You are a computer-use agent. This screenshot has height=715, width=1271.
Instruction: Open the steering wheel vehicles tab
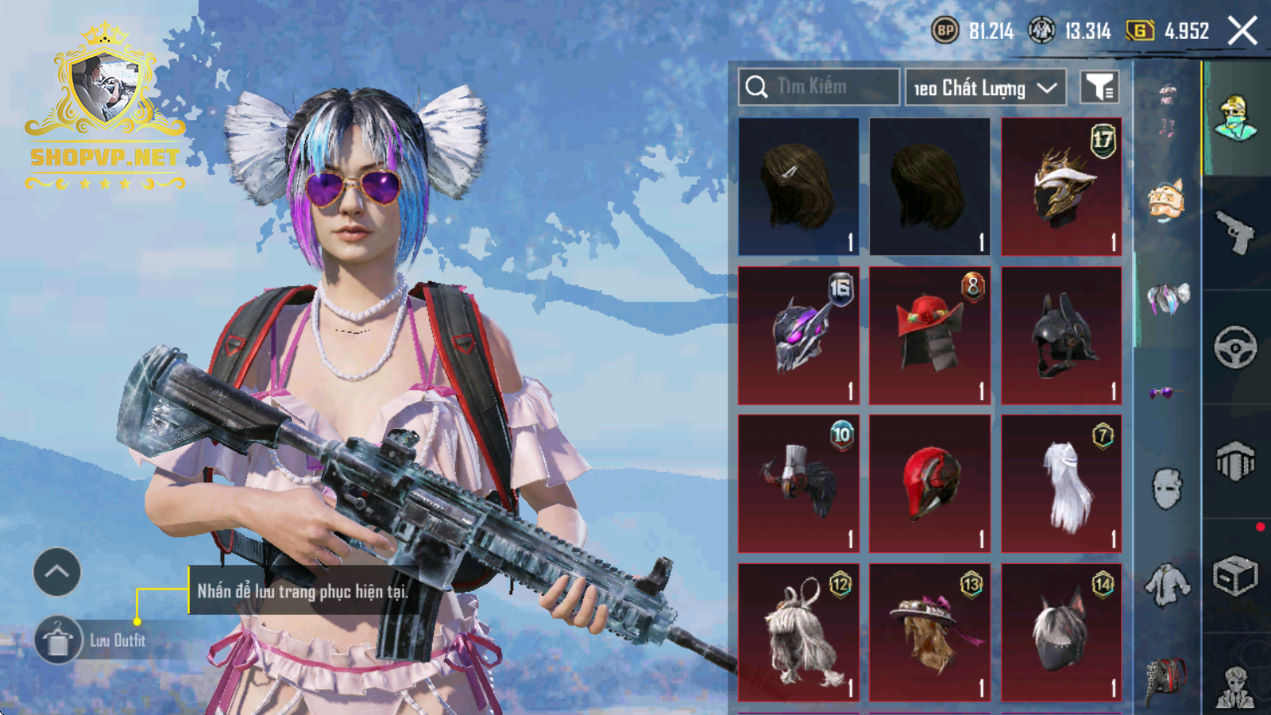(x=1235, y=347)
